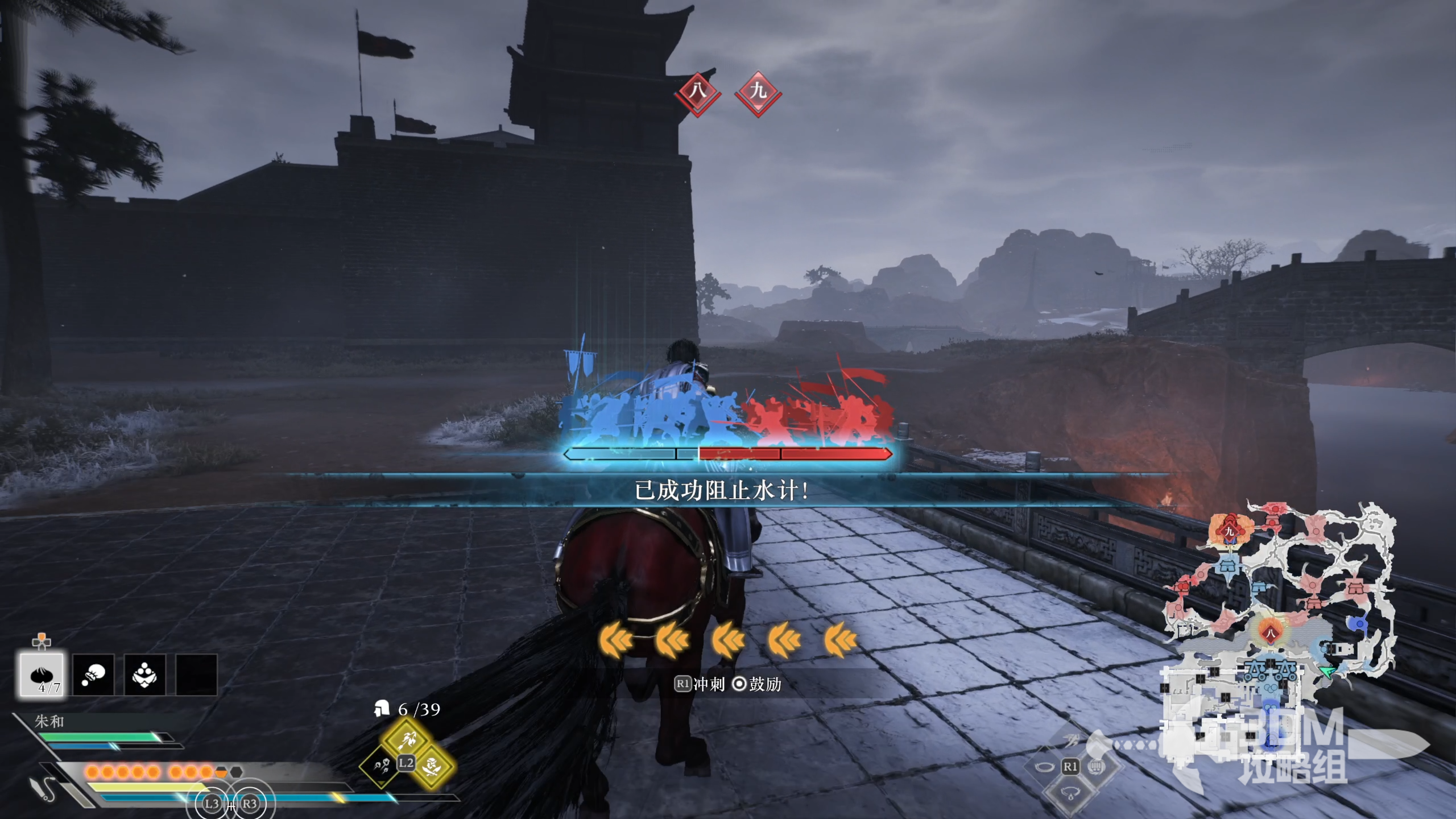
Task: Select the 八 marker on the minimap
Action: pyautogui.click(x=1270, y=633)
